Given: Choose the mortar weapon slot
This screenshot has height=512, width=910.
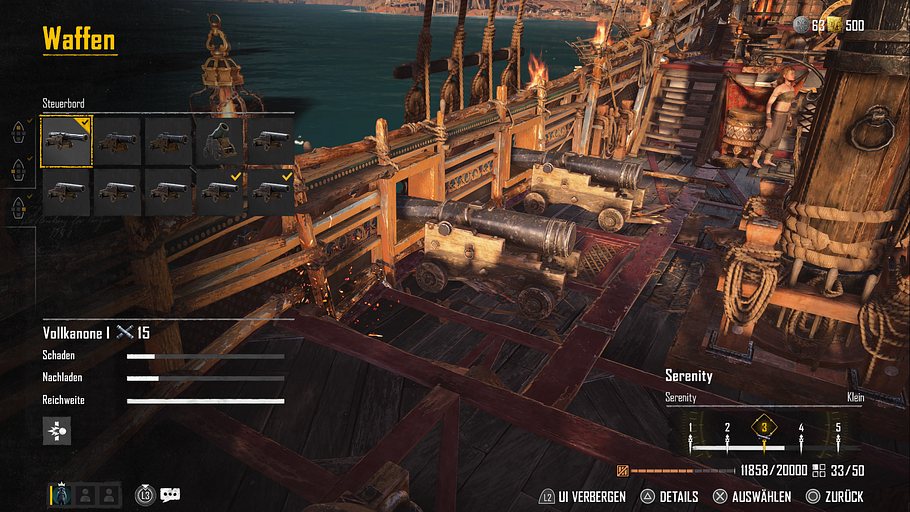Looking at the screenshot, I should [x=220, y=142].
